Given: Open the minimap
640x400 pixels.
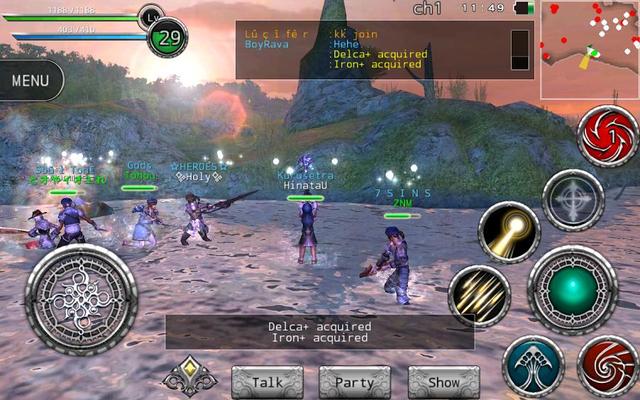Looking at the screenshot, I should pyautogui.click(x=589, y=50).
